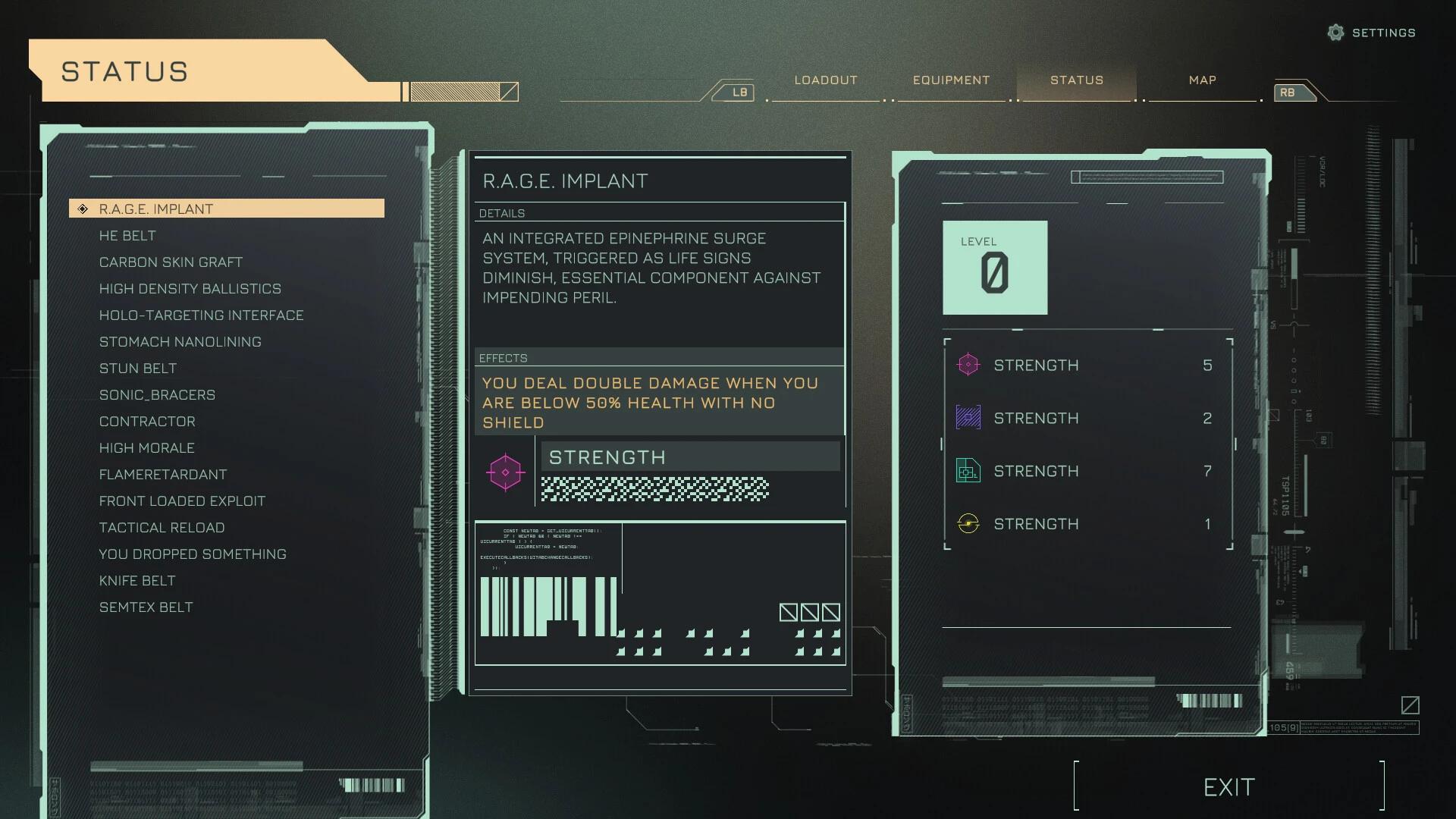
Task: Click the STATUS tab
Action: (x=1077, y=80)
